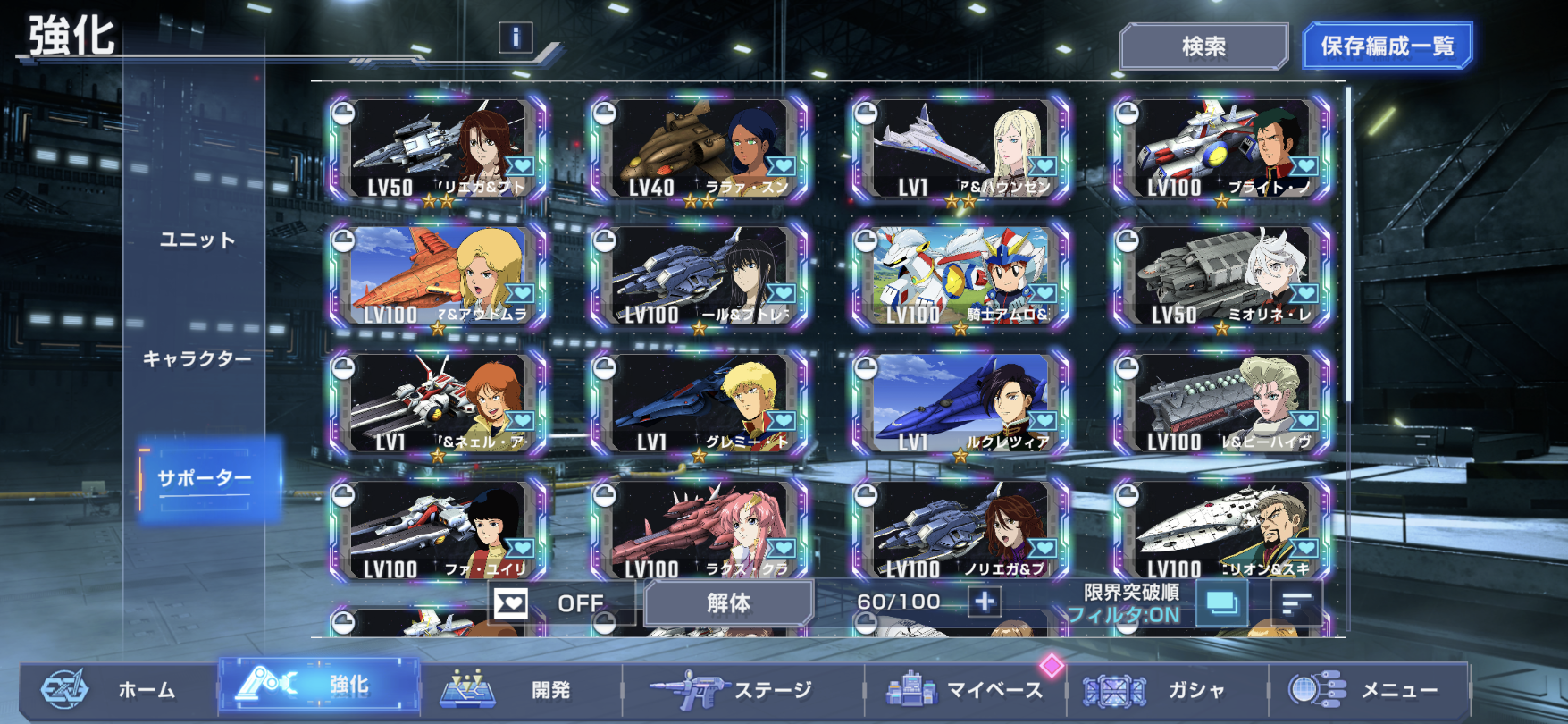Click the info icon beside 強化 title

coord(516,38)
